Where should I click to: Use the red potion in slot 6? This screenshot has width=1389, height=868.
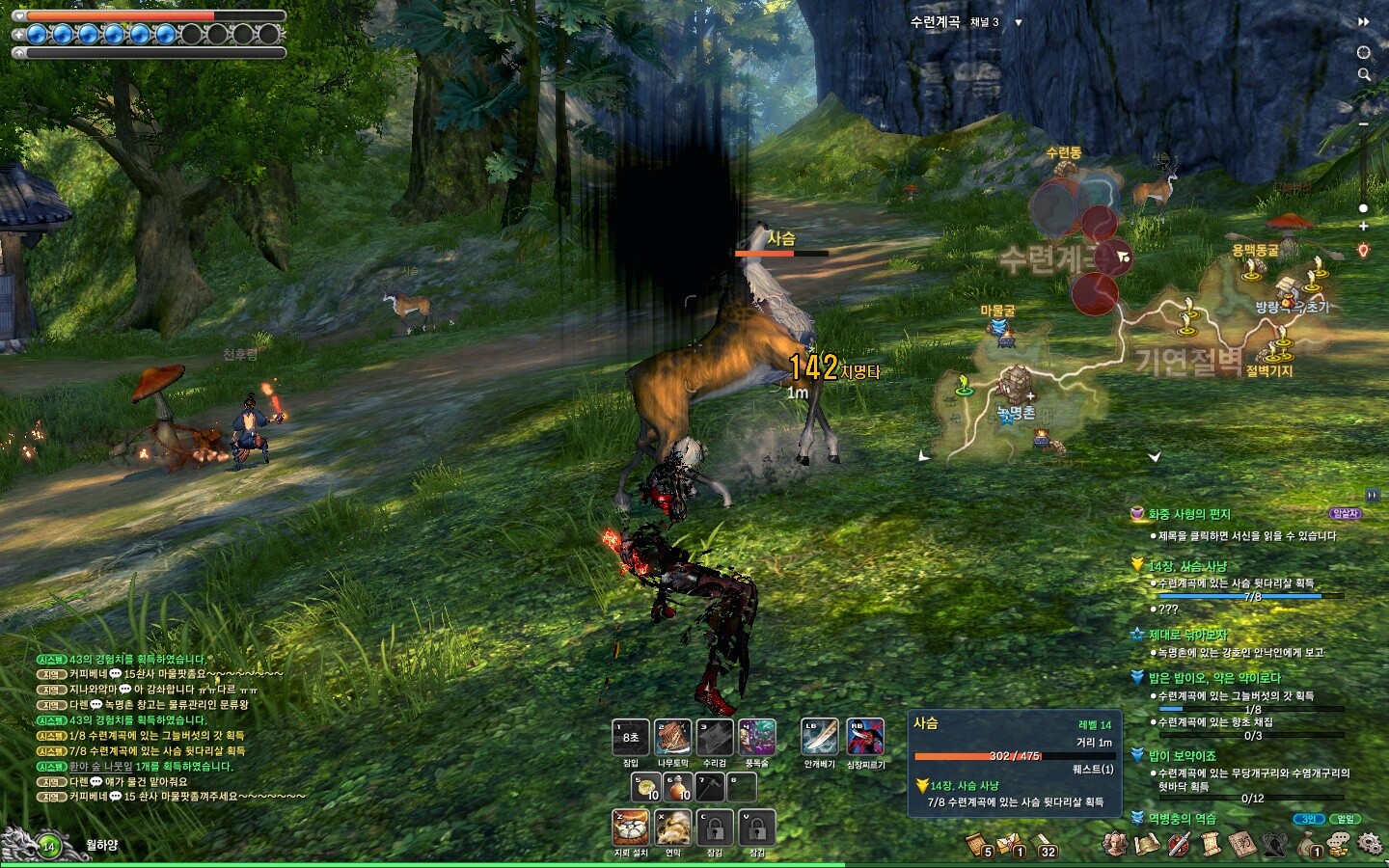(679, 787)
